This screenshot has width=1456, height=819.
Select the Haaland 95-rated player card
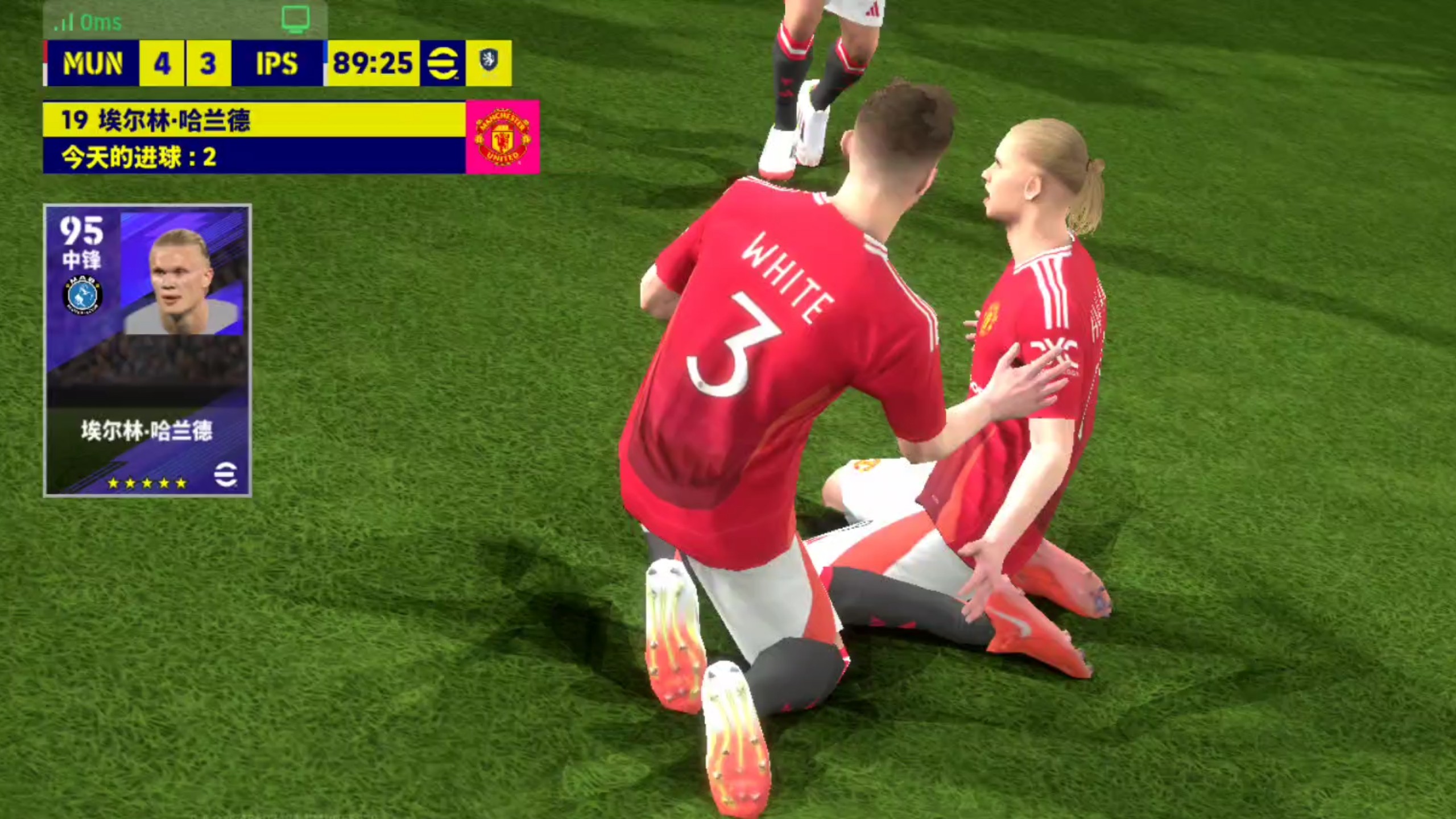(x=147, y=350)
